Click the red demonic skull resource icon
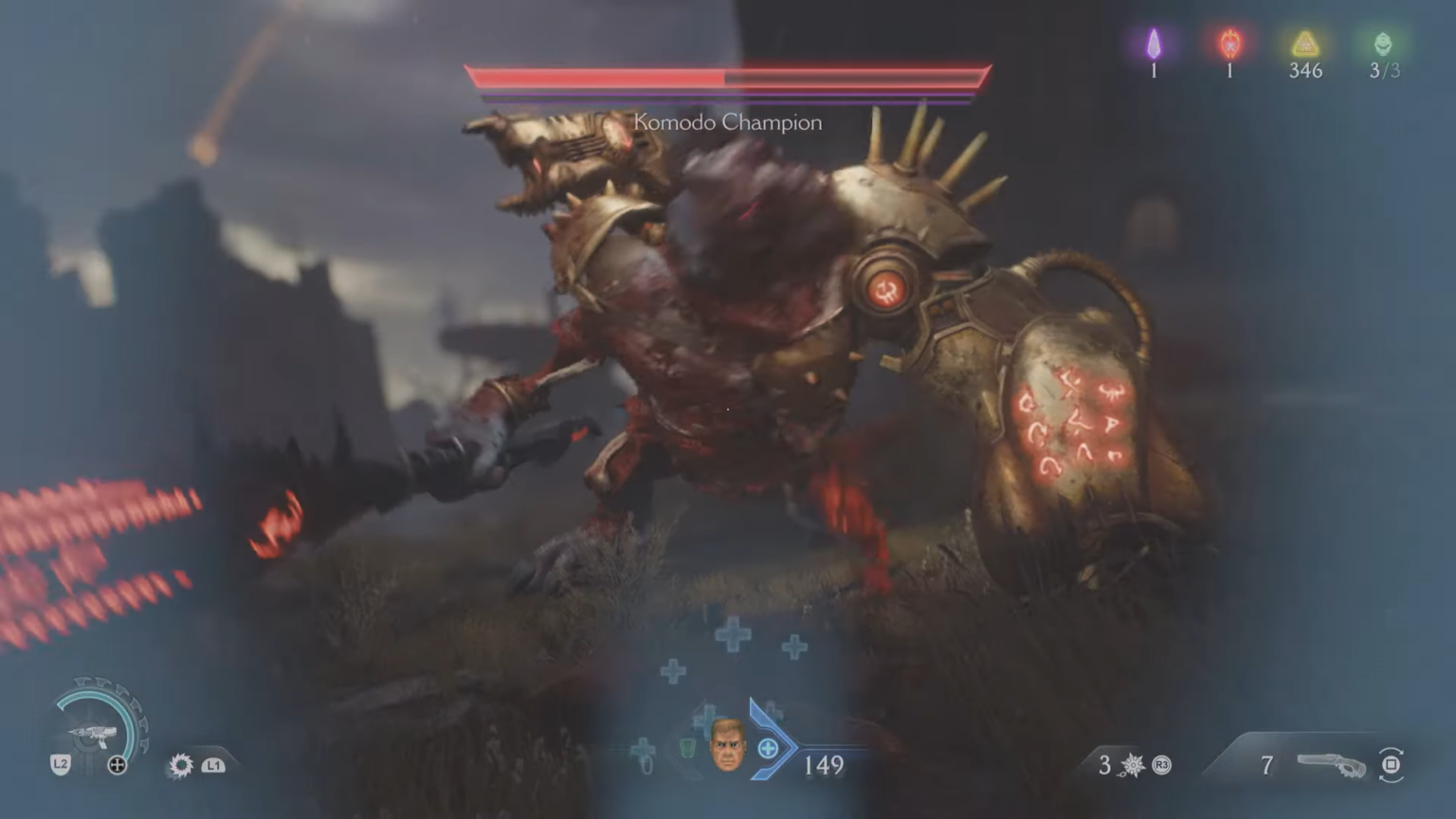 coord(1229,40)
